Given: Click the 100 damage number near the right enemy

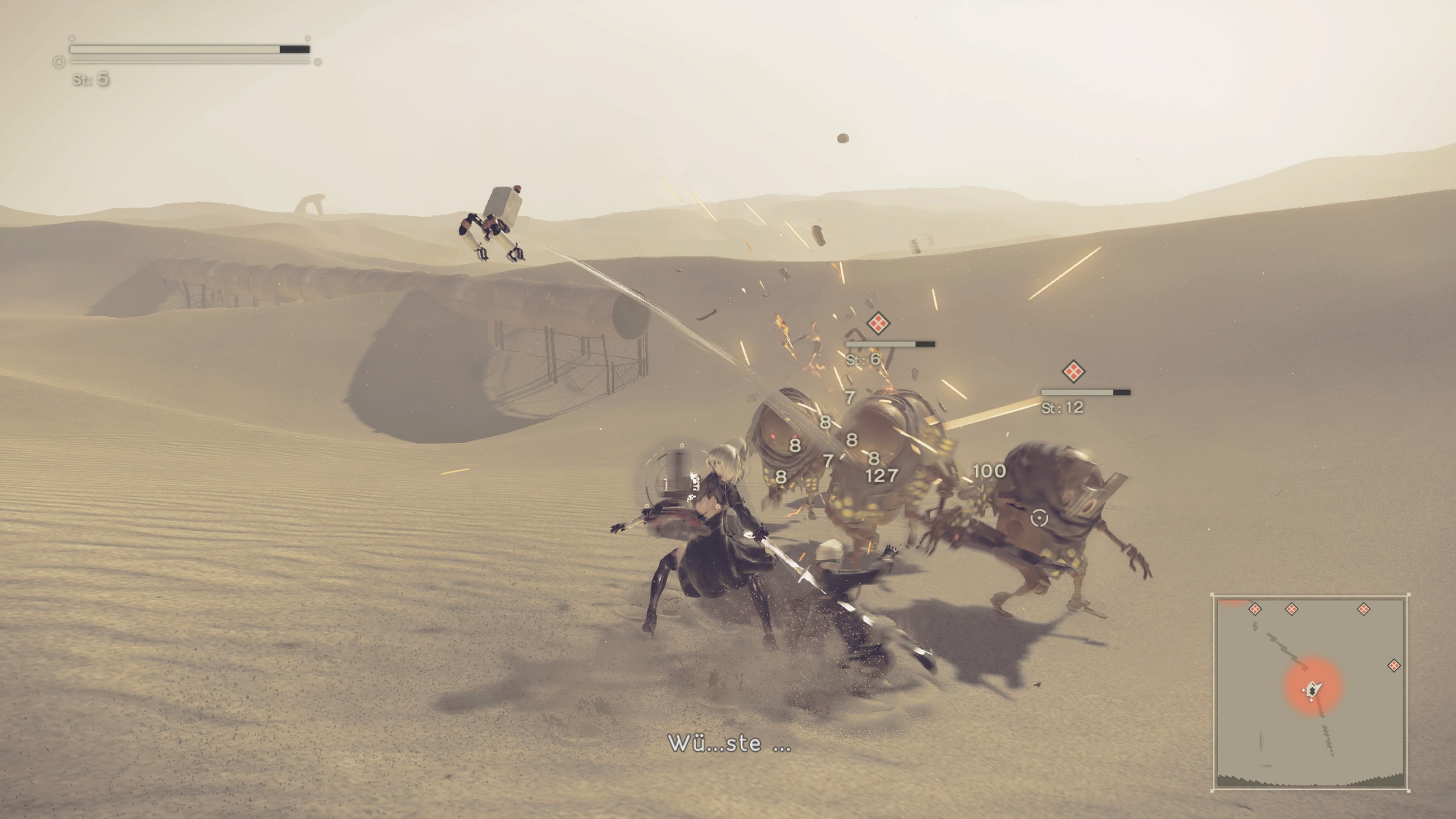Looking at the screenshot, I should [x=989, y=471].
